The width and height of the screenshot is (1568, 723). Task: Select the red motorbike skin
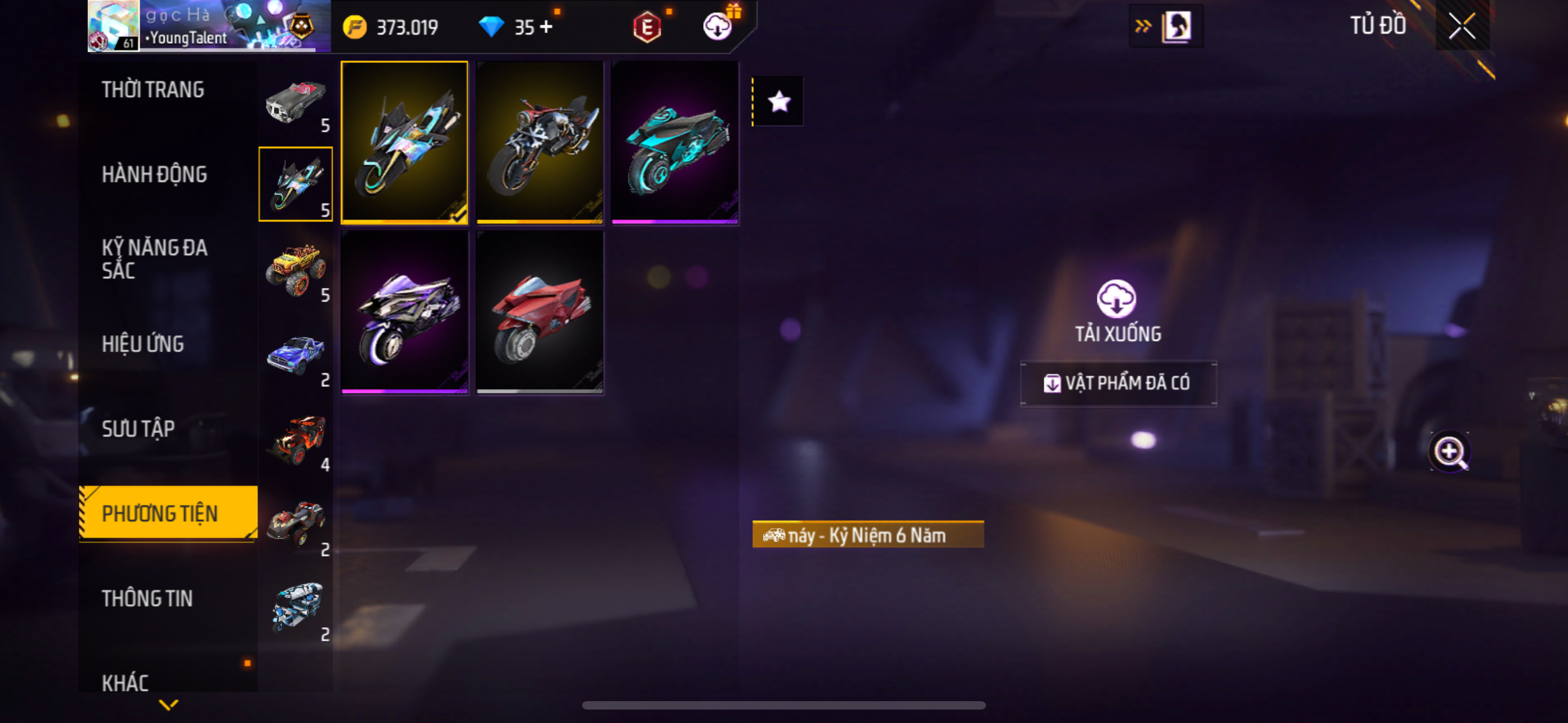(x=539, y=313)
